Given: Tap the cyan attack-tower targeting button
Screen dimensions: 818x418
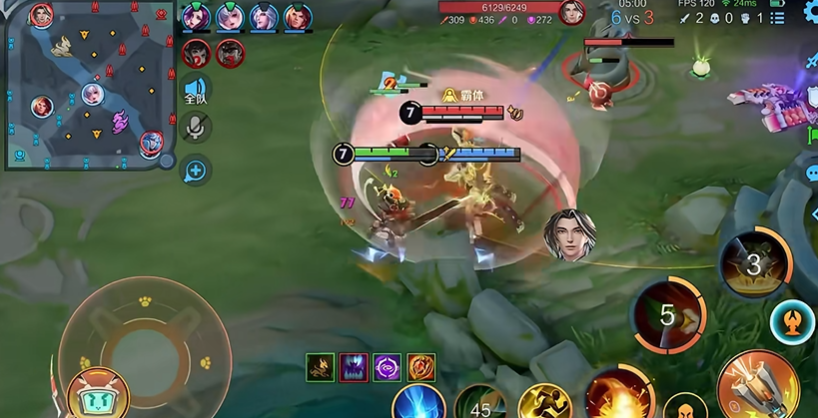Looking at the screenshot, I should pos(792,321).
